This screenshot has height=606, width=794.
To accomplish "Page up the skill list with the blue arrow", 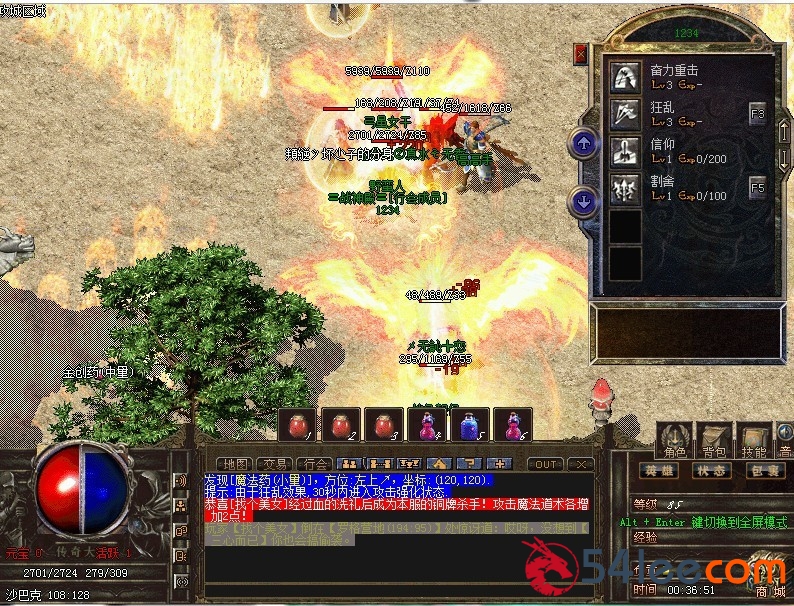I will pyautogui.click(x=583, y=143).
